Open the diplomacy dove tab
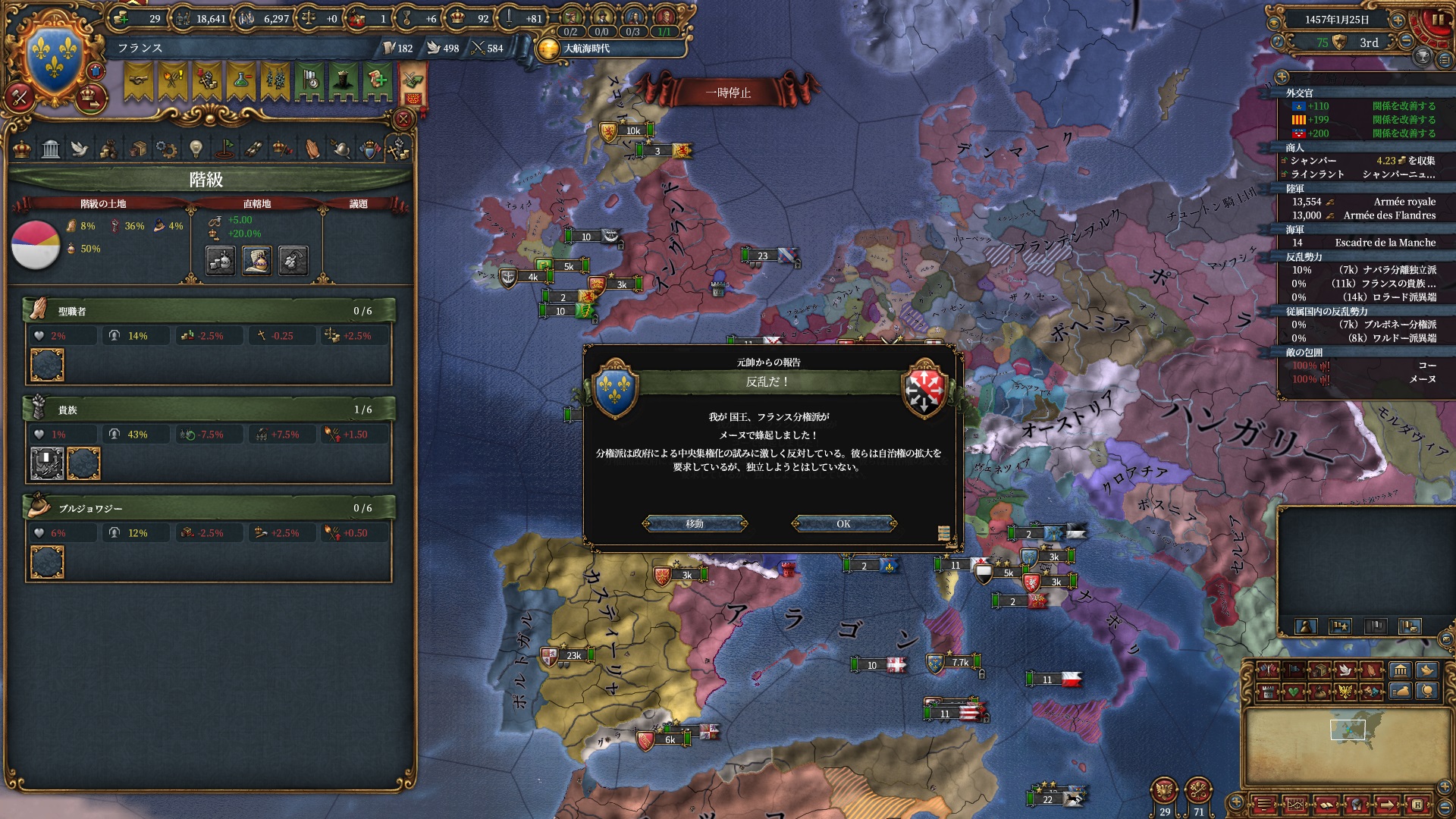 tap(80, 149)
